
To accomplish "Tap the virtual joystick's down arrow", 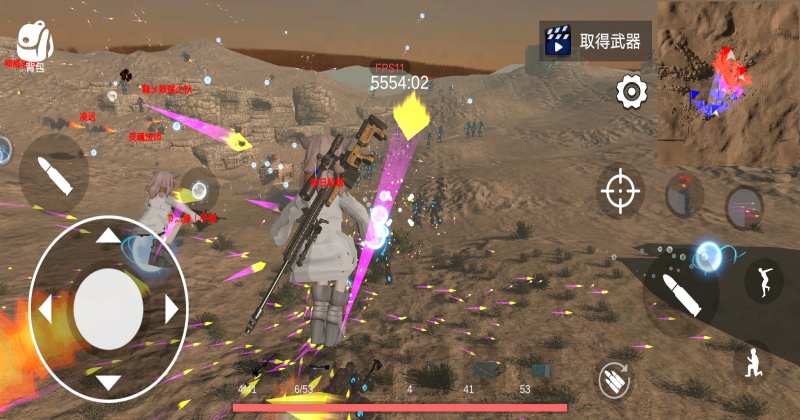I will click(108, 380).
